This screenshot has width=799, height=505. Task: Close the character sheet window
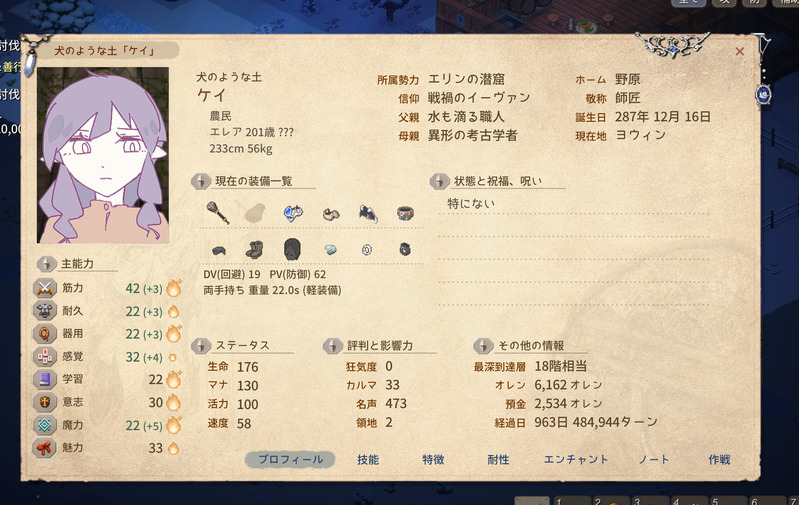click(x=740, y=51)
